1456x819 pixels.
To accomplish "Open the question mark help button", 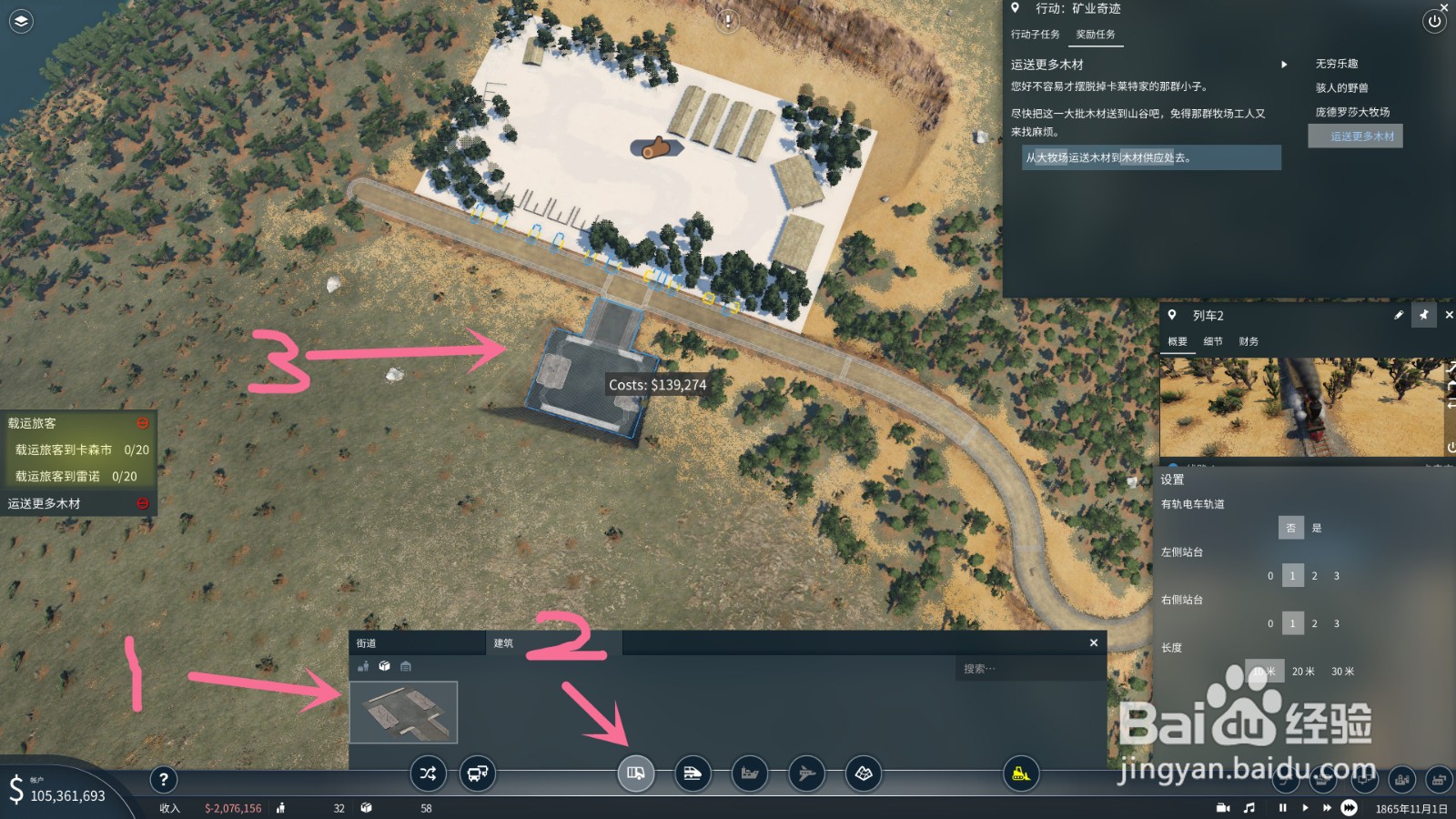I will pyautogui.click(x=163, y=779).
